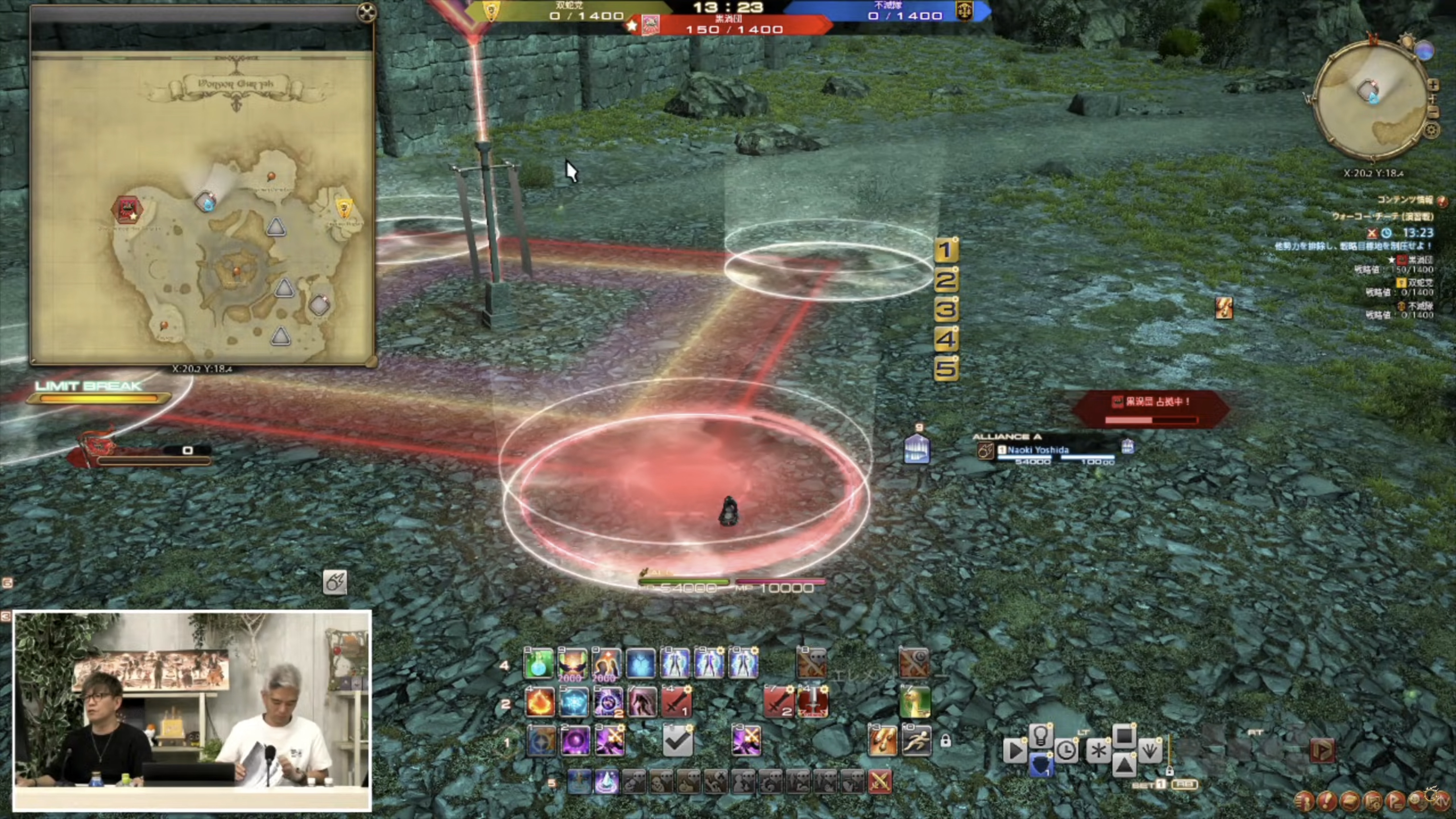
Task: Activate the Sprint running-figure action
Action: pyautogui.click(x=916, y=741)
